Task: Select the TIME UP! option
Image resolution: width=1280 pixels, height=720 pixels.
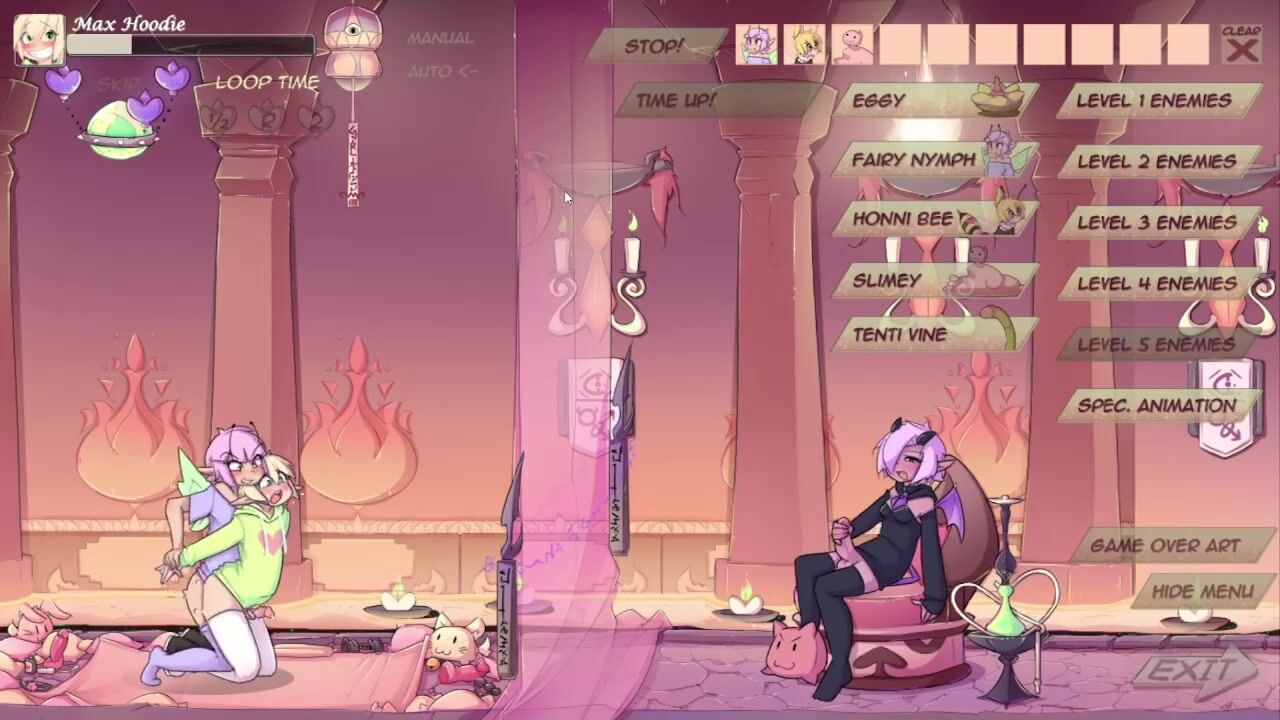Action: tap(675, 100)
